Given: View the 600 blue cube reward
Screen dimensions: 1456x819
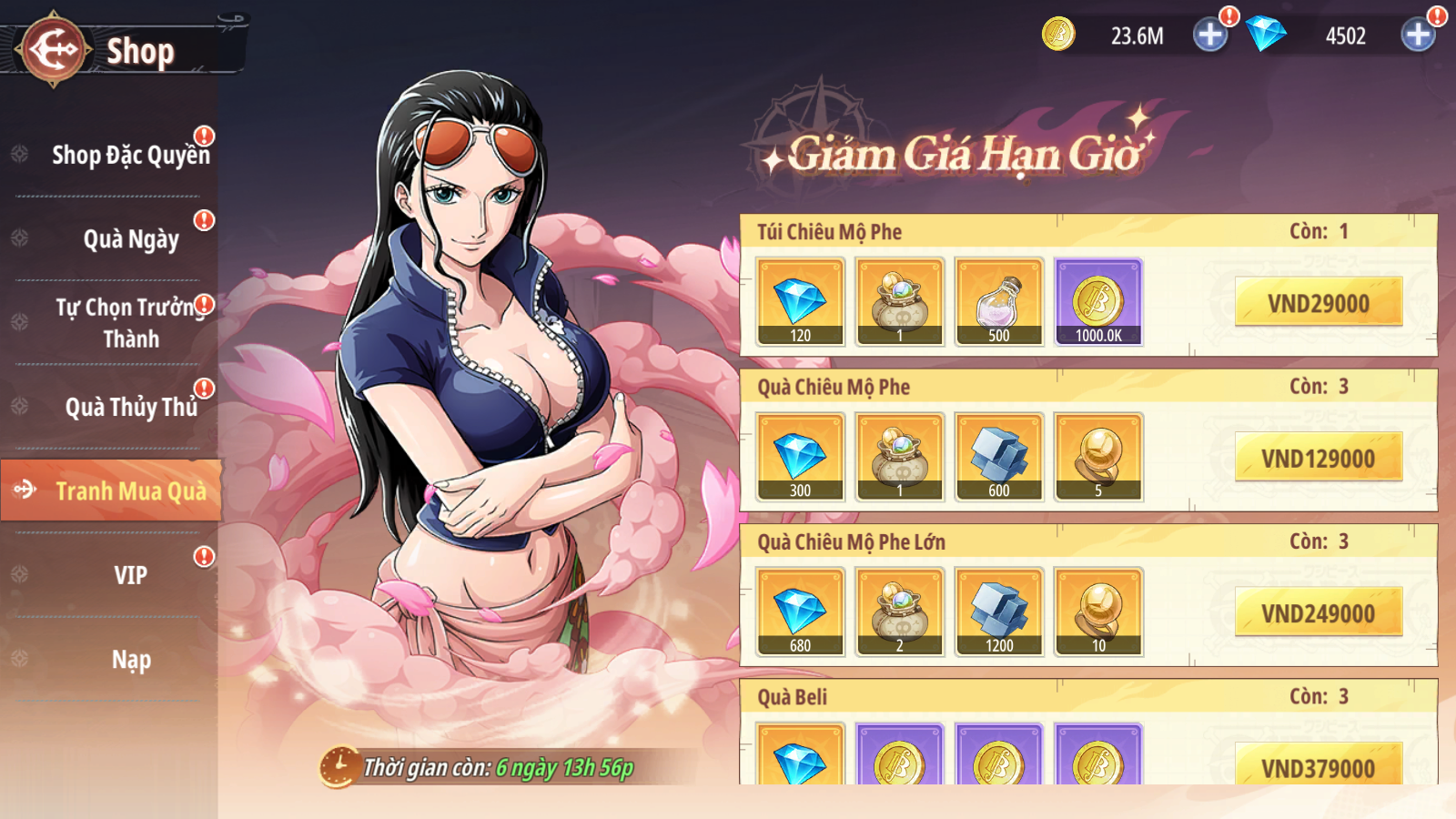Looking at the screenshot, I should 999,457.
